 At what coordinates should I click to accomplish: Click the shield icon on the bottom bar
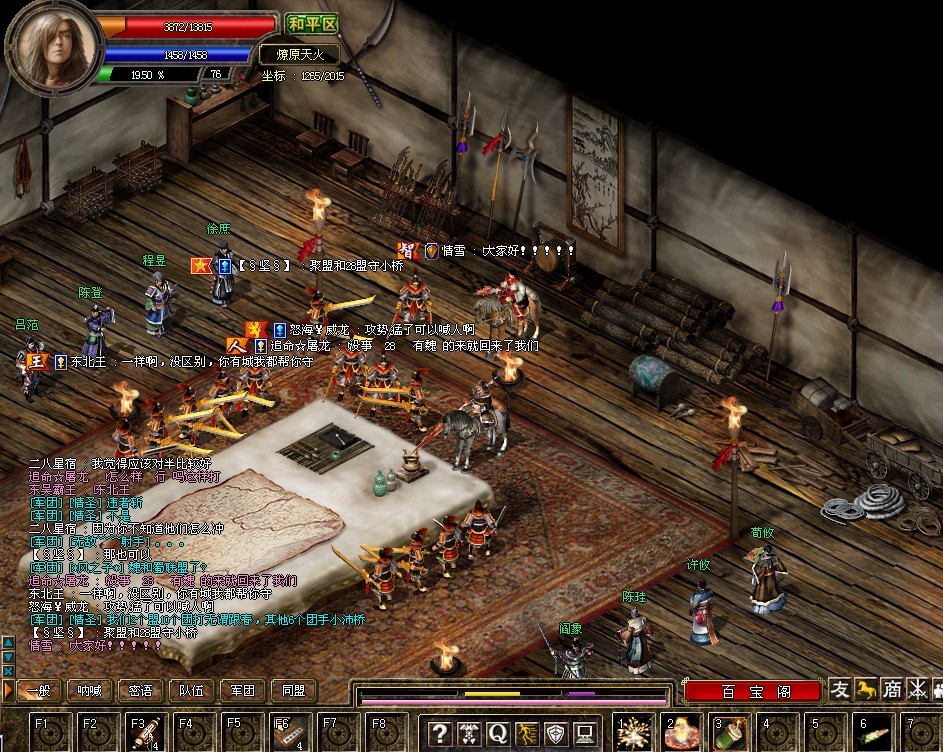pyautogui.click(x=556, y=733)
